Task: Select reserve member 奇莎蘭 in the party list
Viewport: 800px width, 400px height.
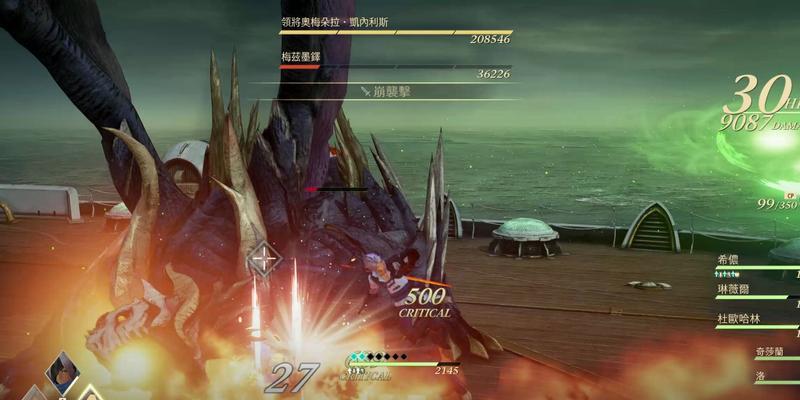Action: tap(773, 352)
